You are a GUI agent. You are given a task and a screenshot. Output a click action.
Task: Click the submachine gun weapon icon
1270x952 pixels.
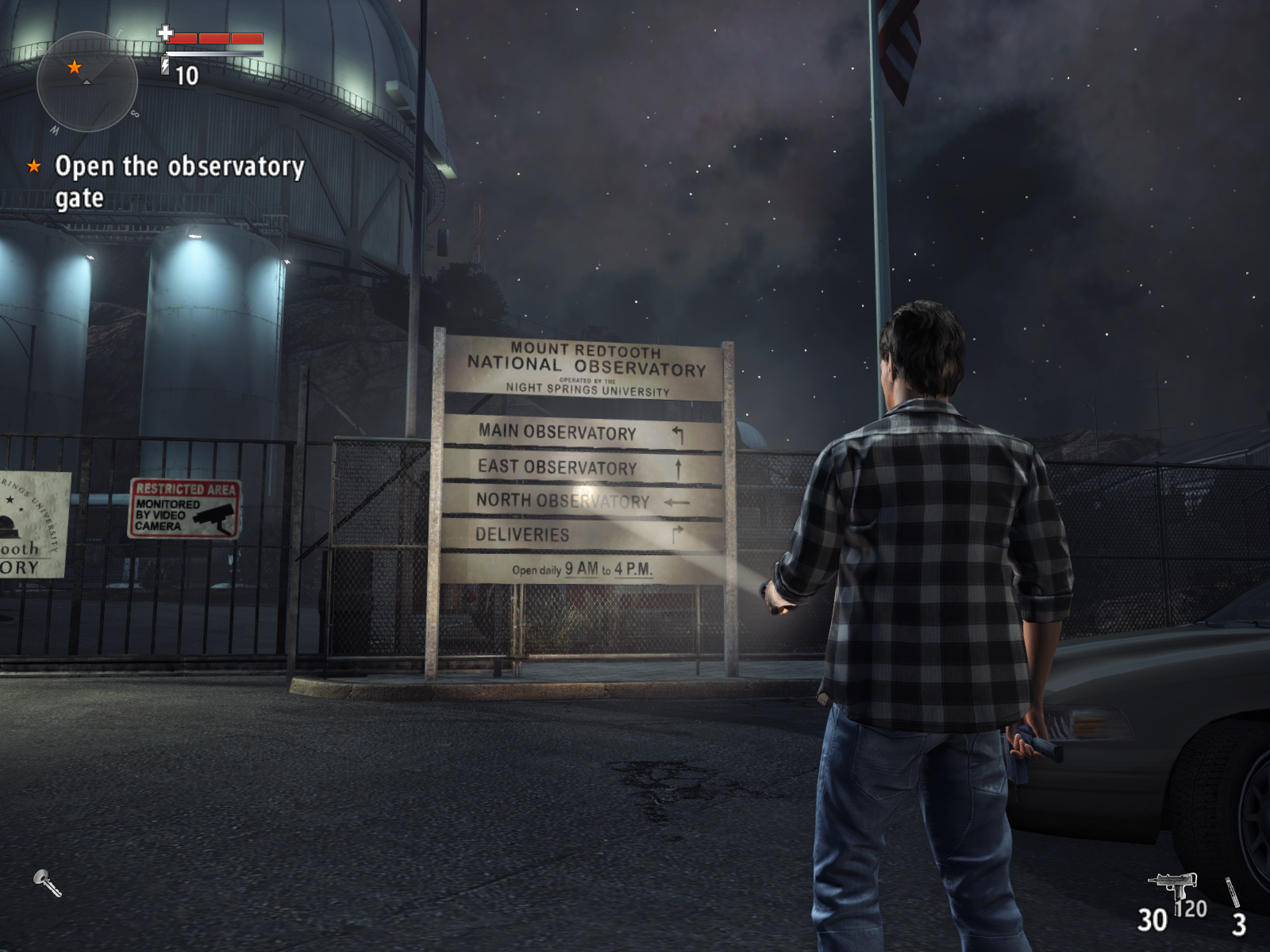pos(1172,886)
